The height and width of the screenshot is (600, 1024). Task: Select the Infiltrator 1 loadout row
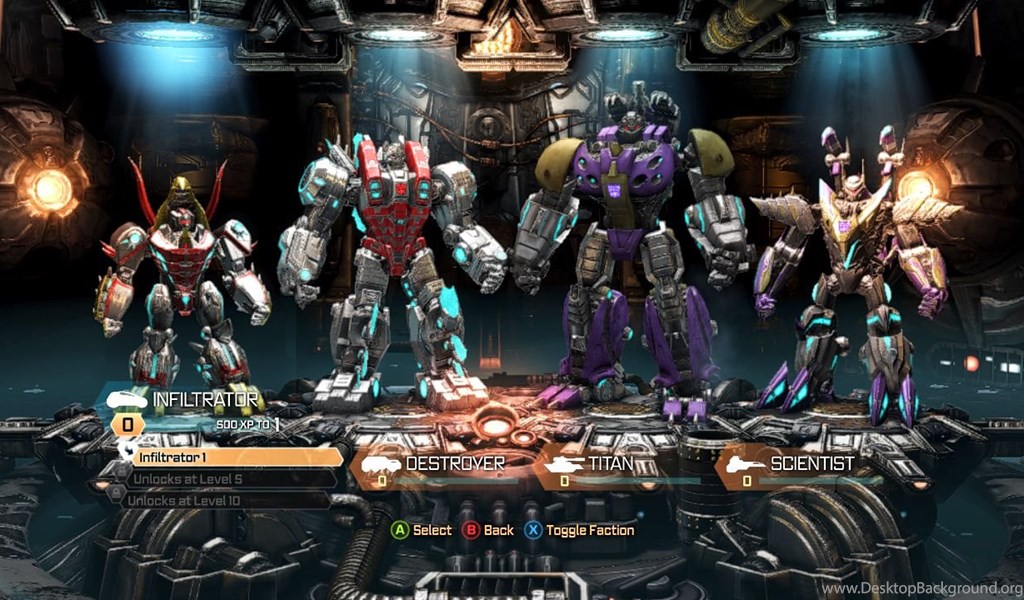pyautogui.click(x=236, y=457)
